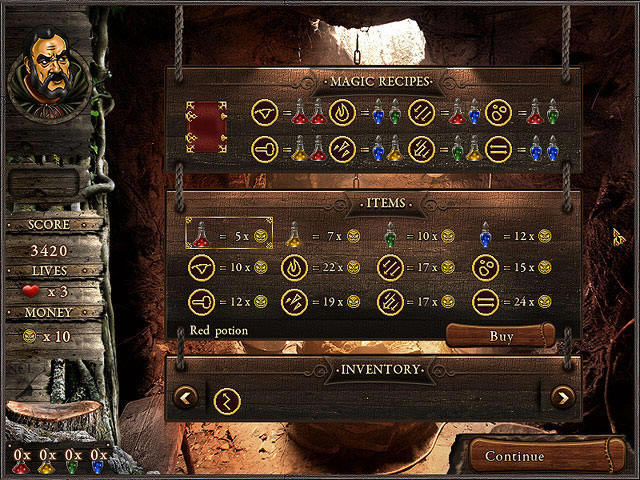
Task: Select the two-bars rune costing 24 coins
Action: click(485, 301)
